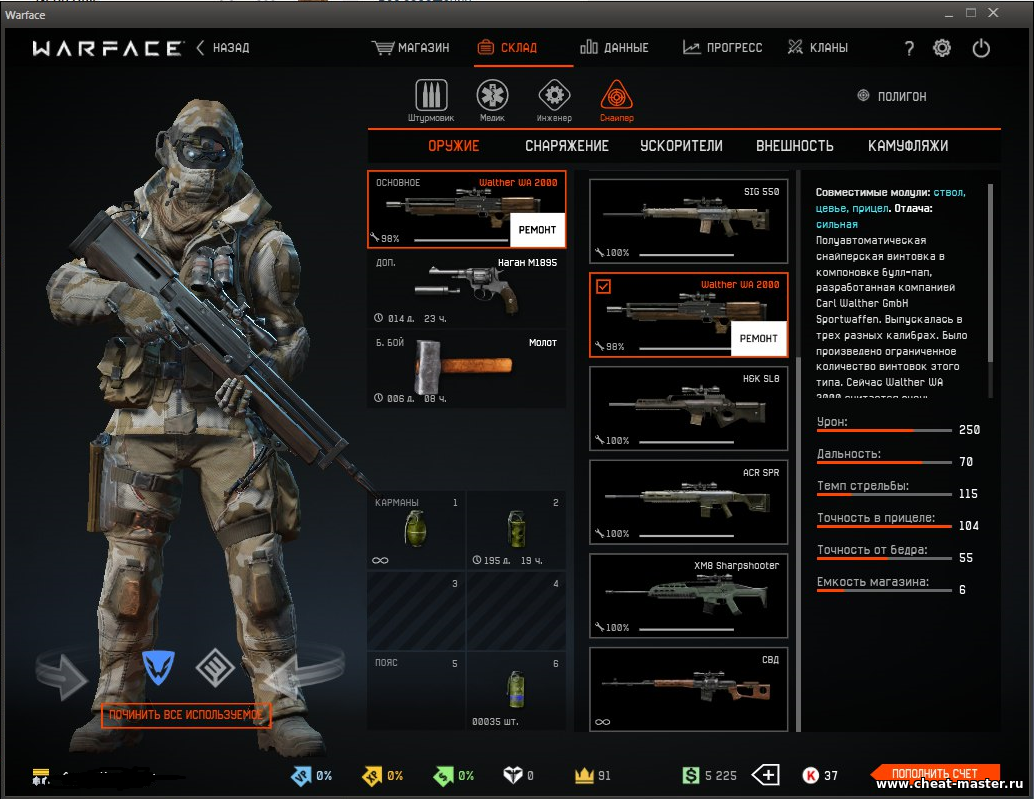
Task: Repair everything with ПОЧИНИТЬ ВСЕ ИСПОЛЬЗУЕМОЕ
Action: tap(186, 715)
